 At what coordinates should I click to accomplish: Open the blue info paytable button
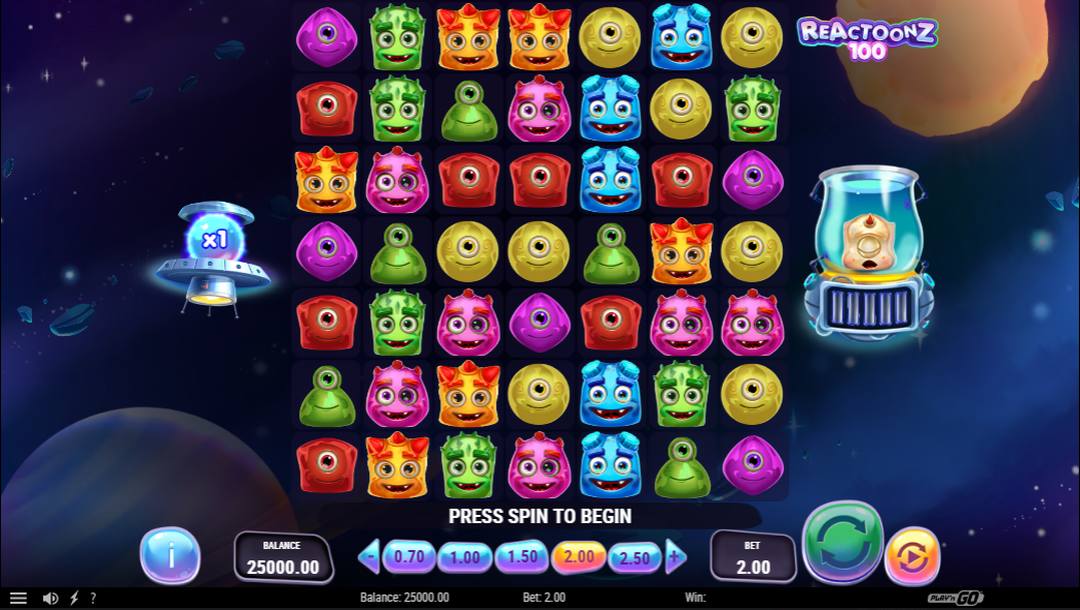pos(170,555)
